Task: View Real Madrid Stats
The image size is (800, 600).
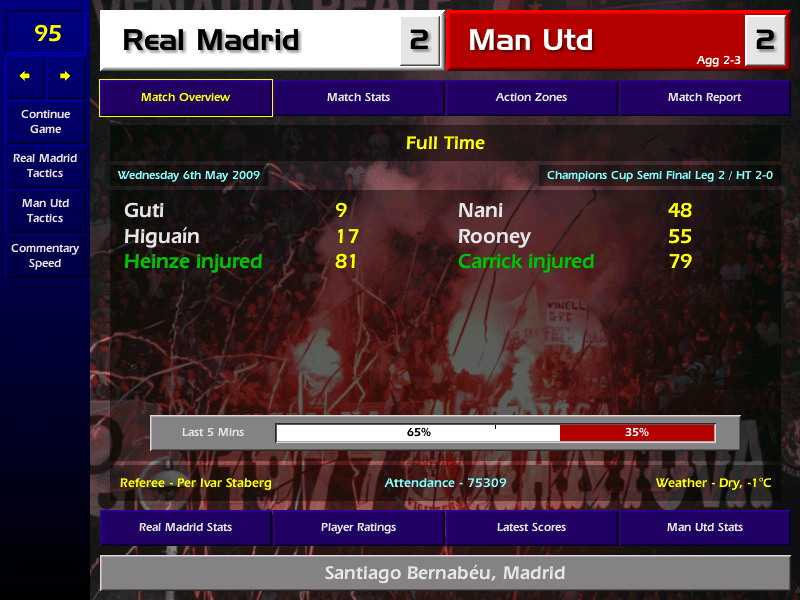Action: [x=185, y=527]
